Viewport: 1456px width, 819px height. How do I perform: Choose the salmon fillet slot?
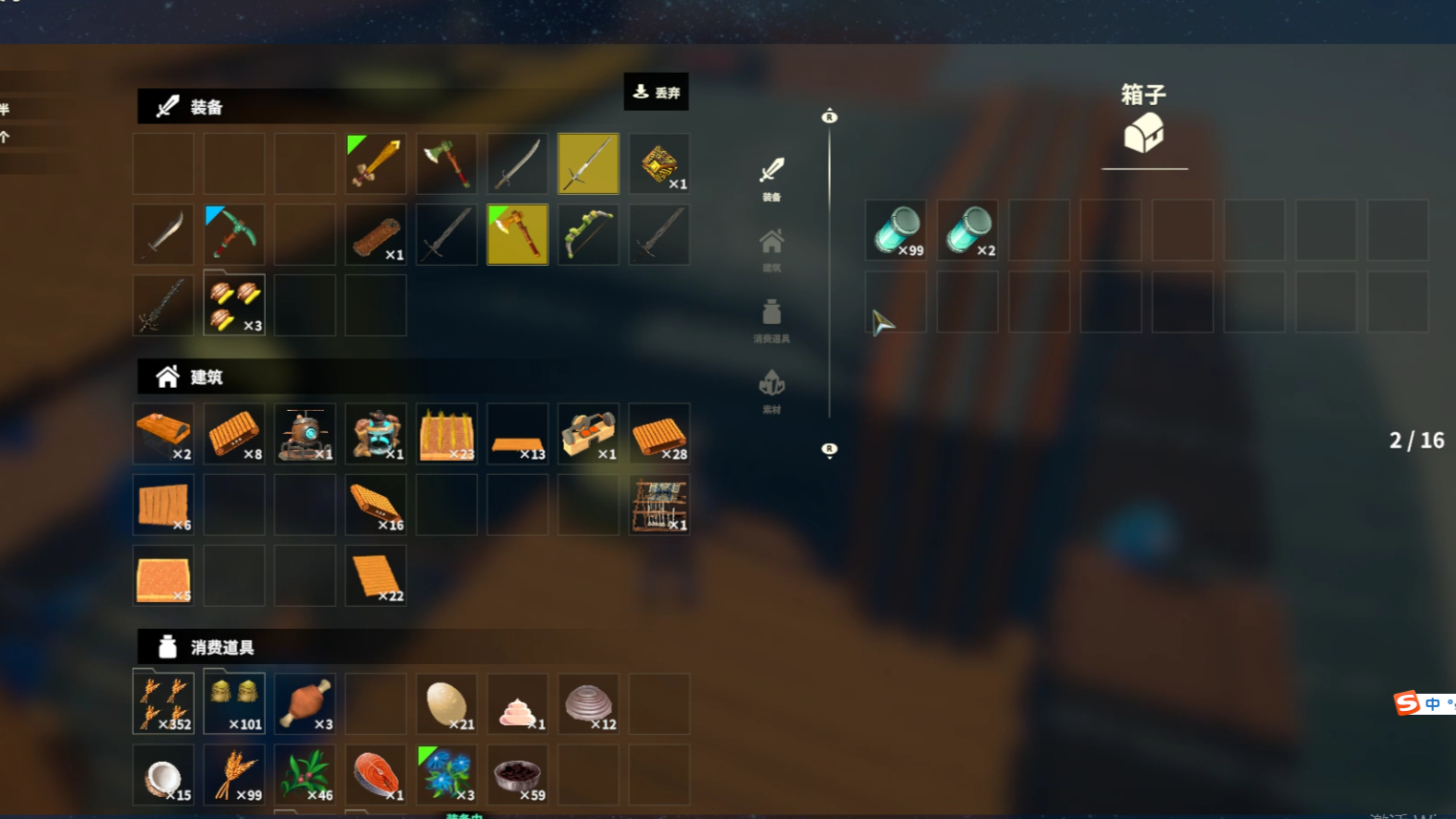click(376, 774)
